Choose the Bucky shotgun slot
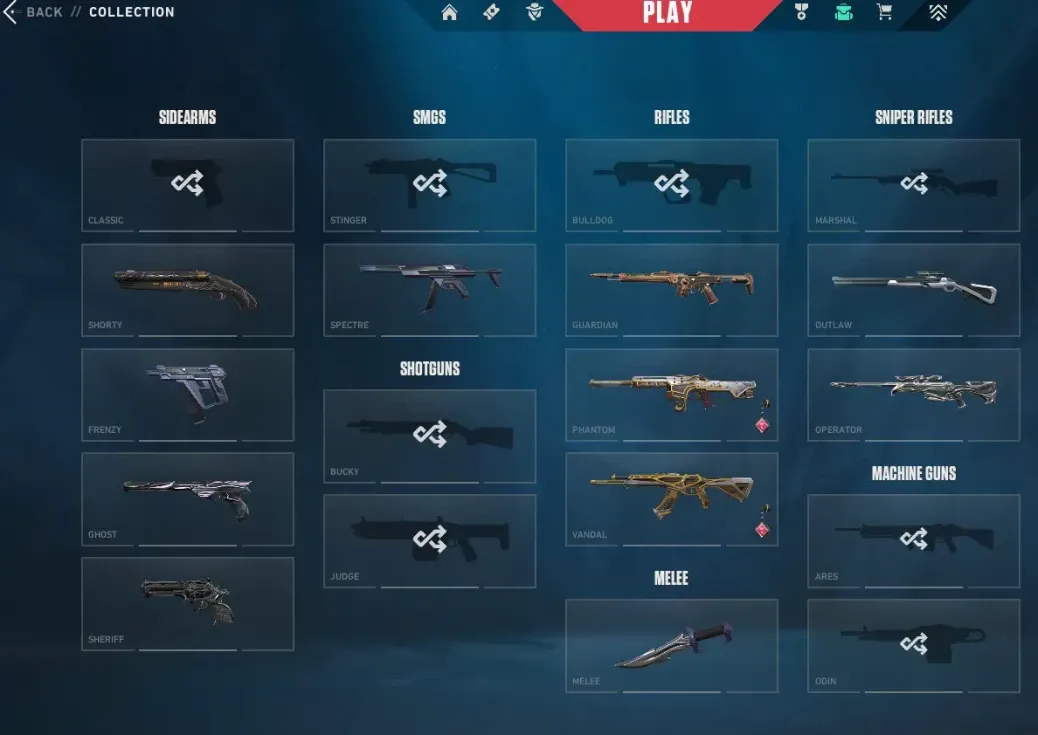The image size is (1038, 735). click(429, 436)
